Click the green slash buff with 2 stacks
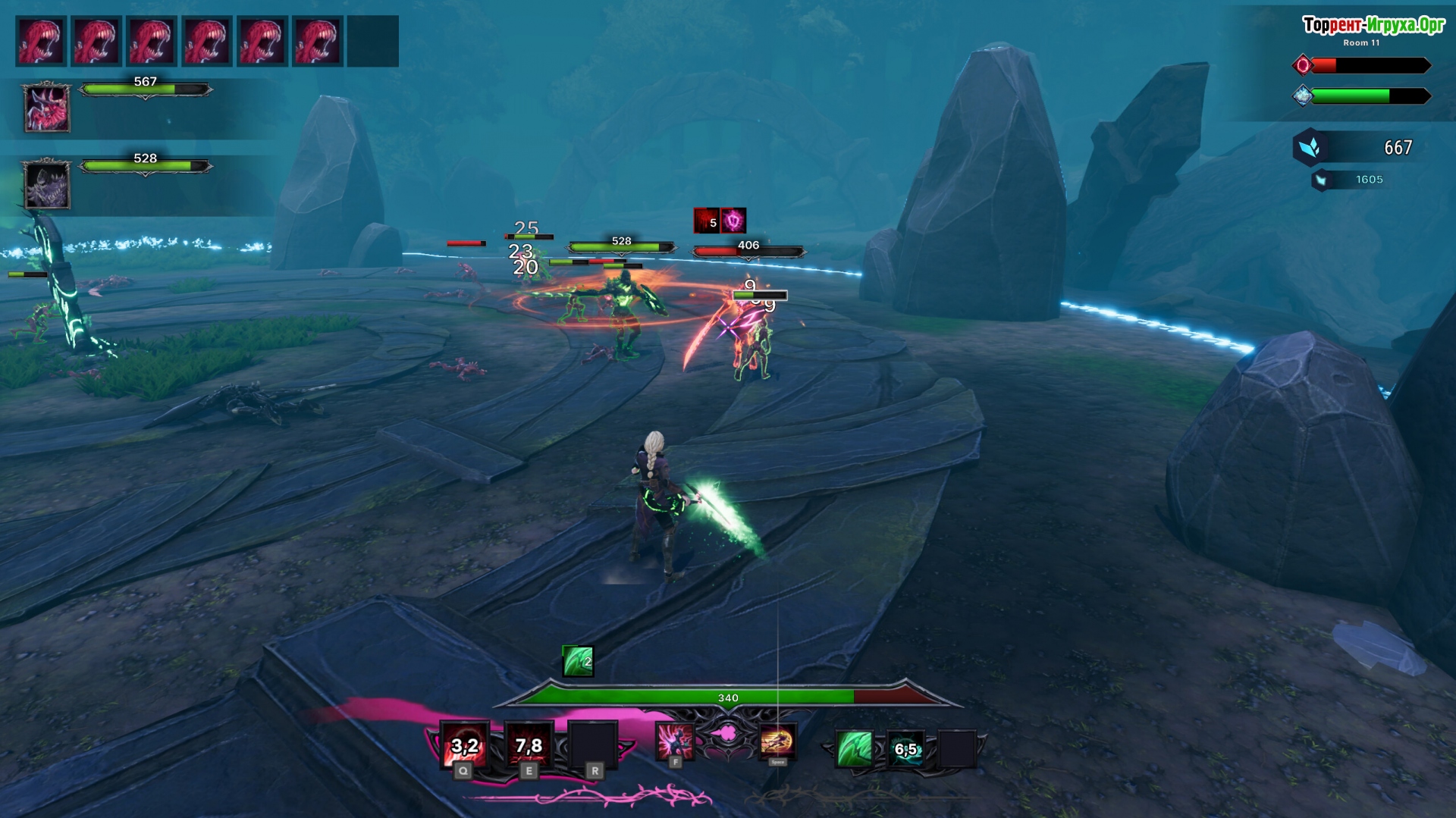This screenshot has width=1456, height=818. click(577, 661)
